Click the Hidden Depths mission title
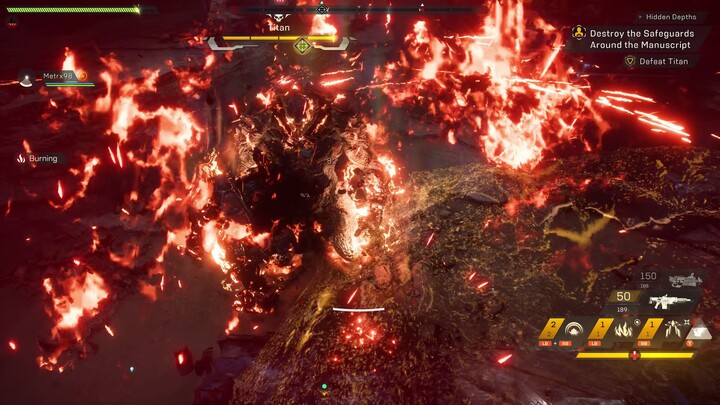Viewport: 720px width, 405px height. point(671,17)
